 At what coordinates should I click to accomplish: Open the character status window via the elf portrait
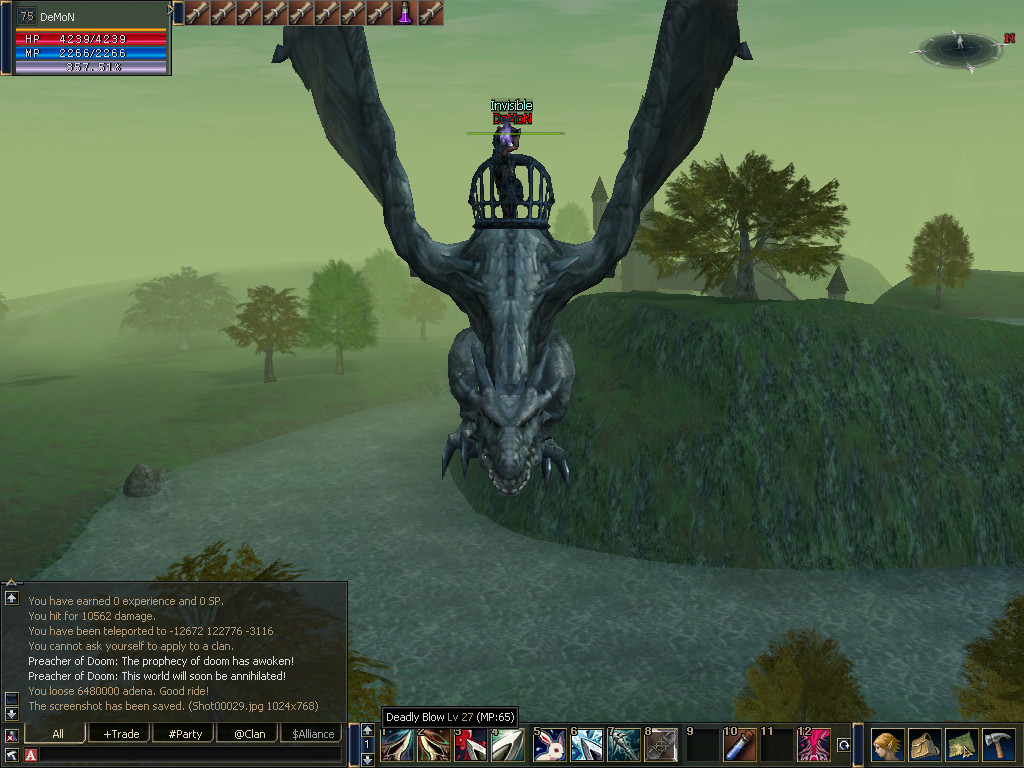(x=888, y=745)
